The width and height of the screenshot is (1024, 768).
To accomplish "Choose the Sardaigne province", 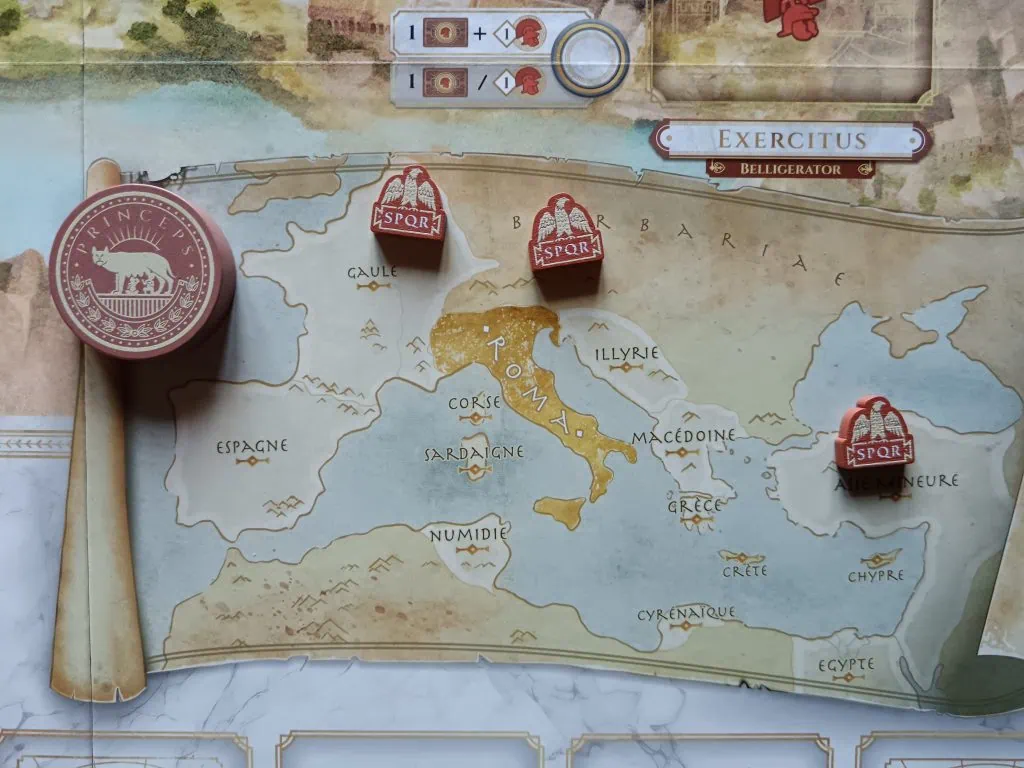I will coord(460,454).
